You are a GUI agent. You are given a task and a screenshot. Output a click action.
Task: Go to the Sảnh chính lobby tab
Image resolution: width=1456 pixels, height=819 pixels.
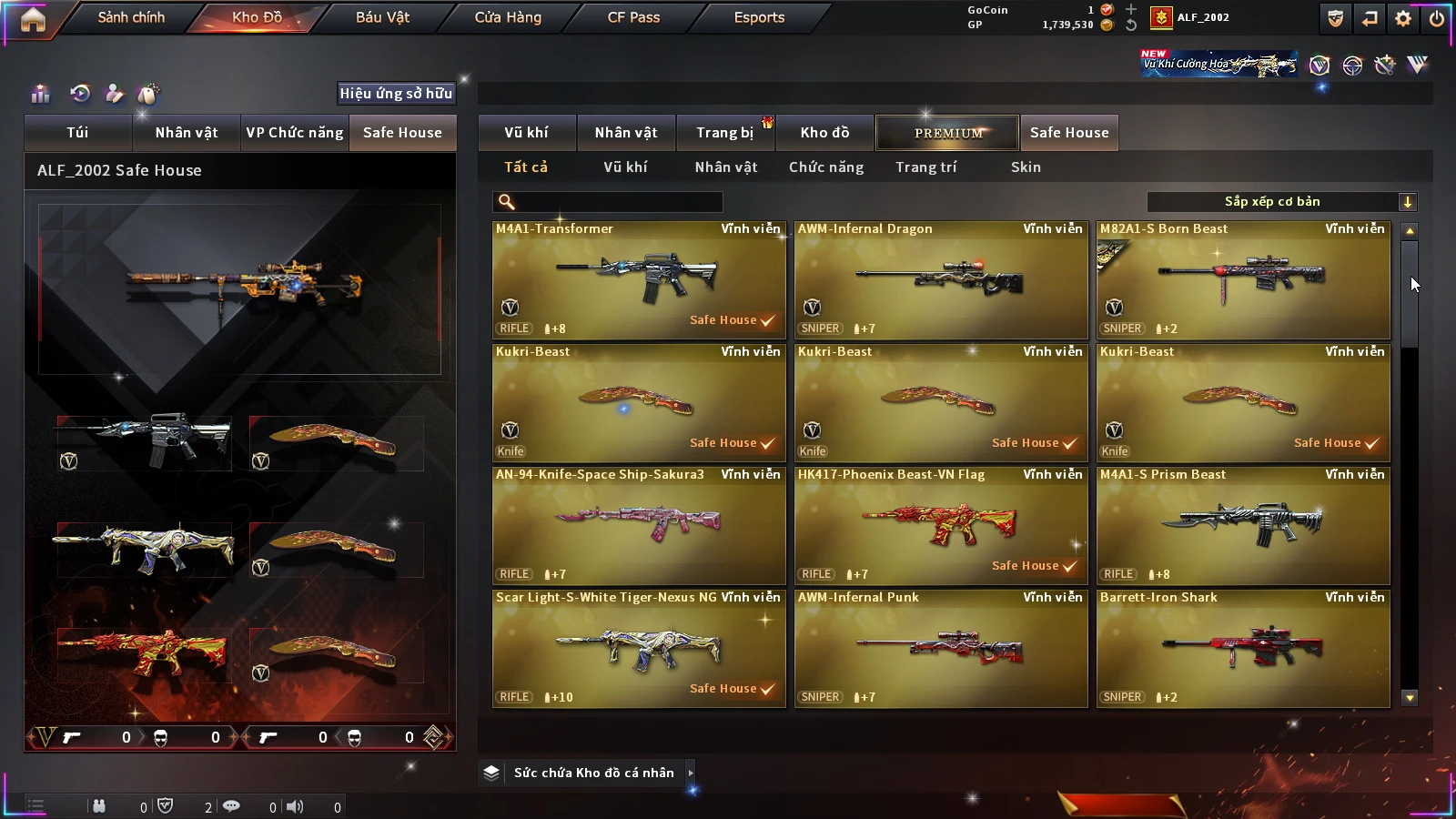(131, 17)
